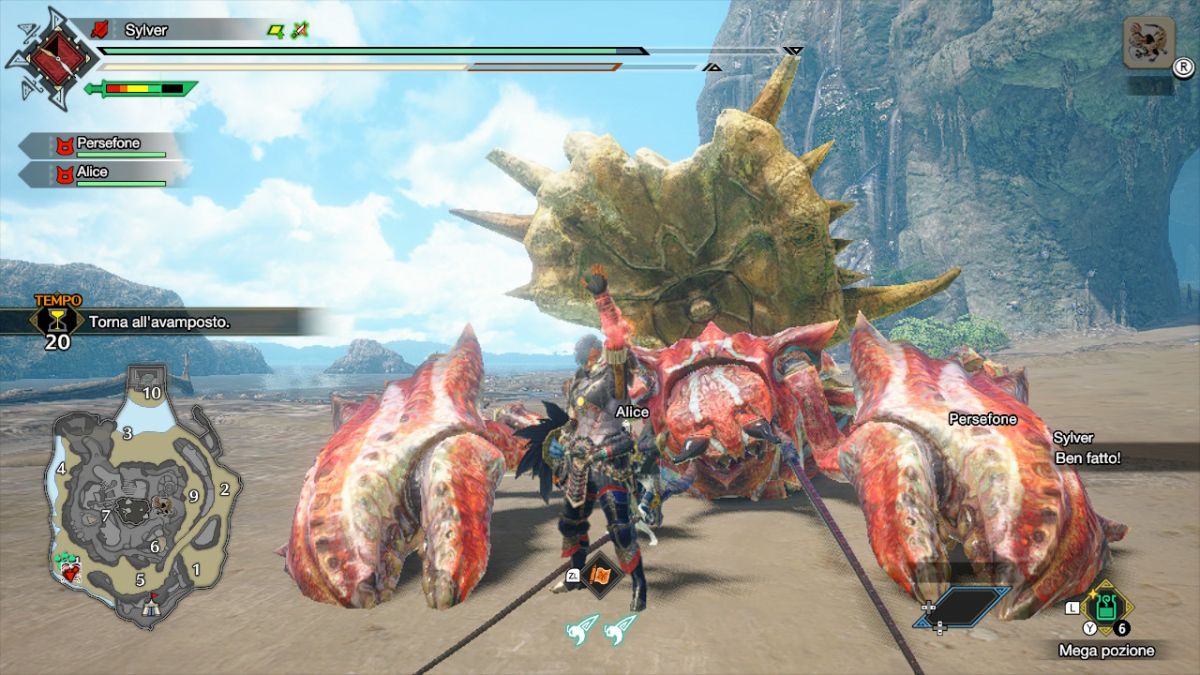Click the monster target icon
Viewport: 1200px width, 675px height.
1146,43
